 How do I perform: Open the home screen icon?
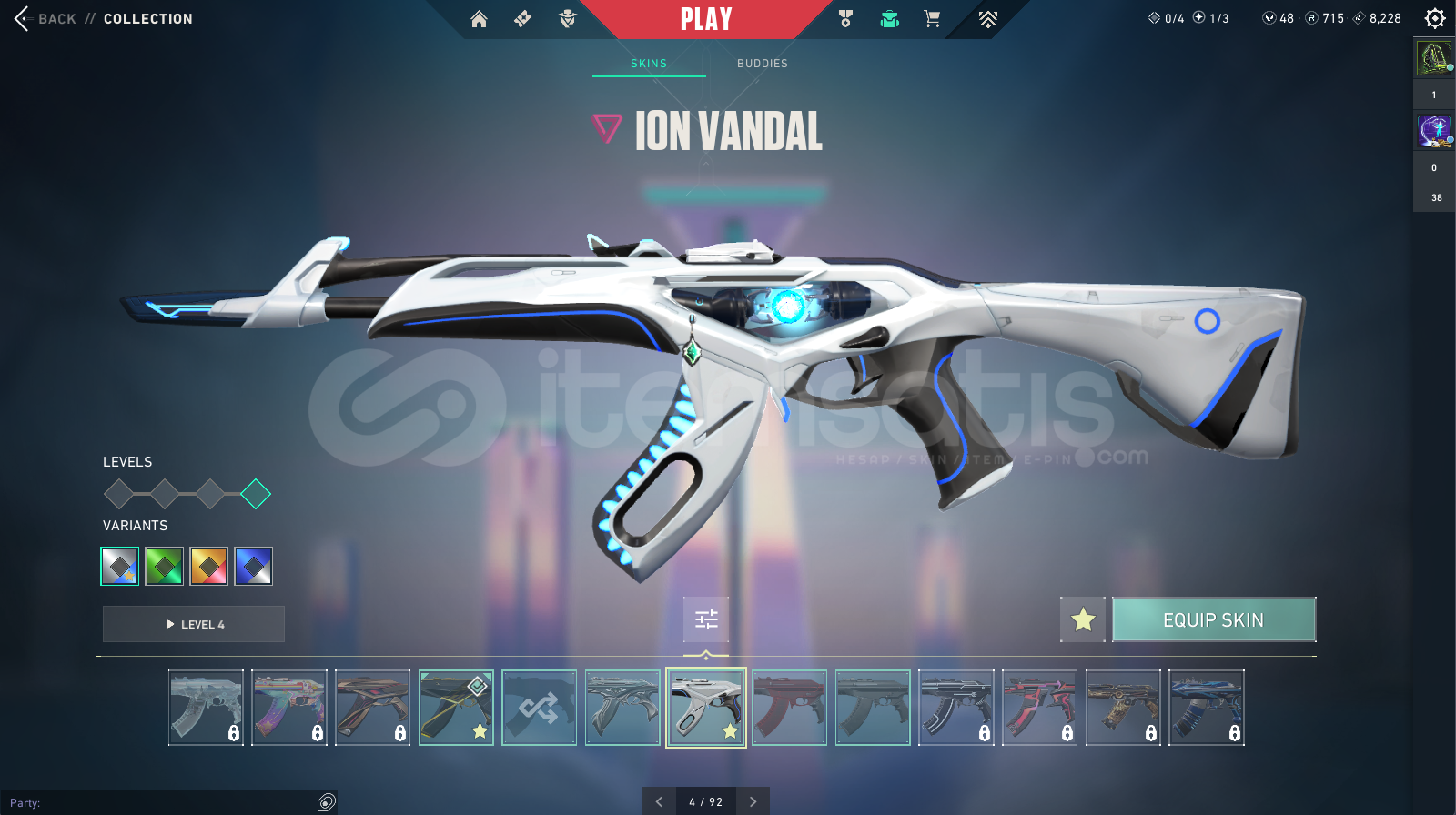click(x=479, y=19)
